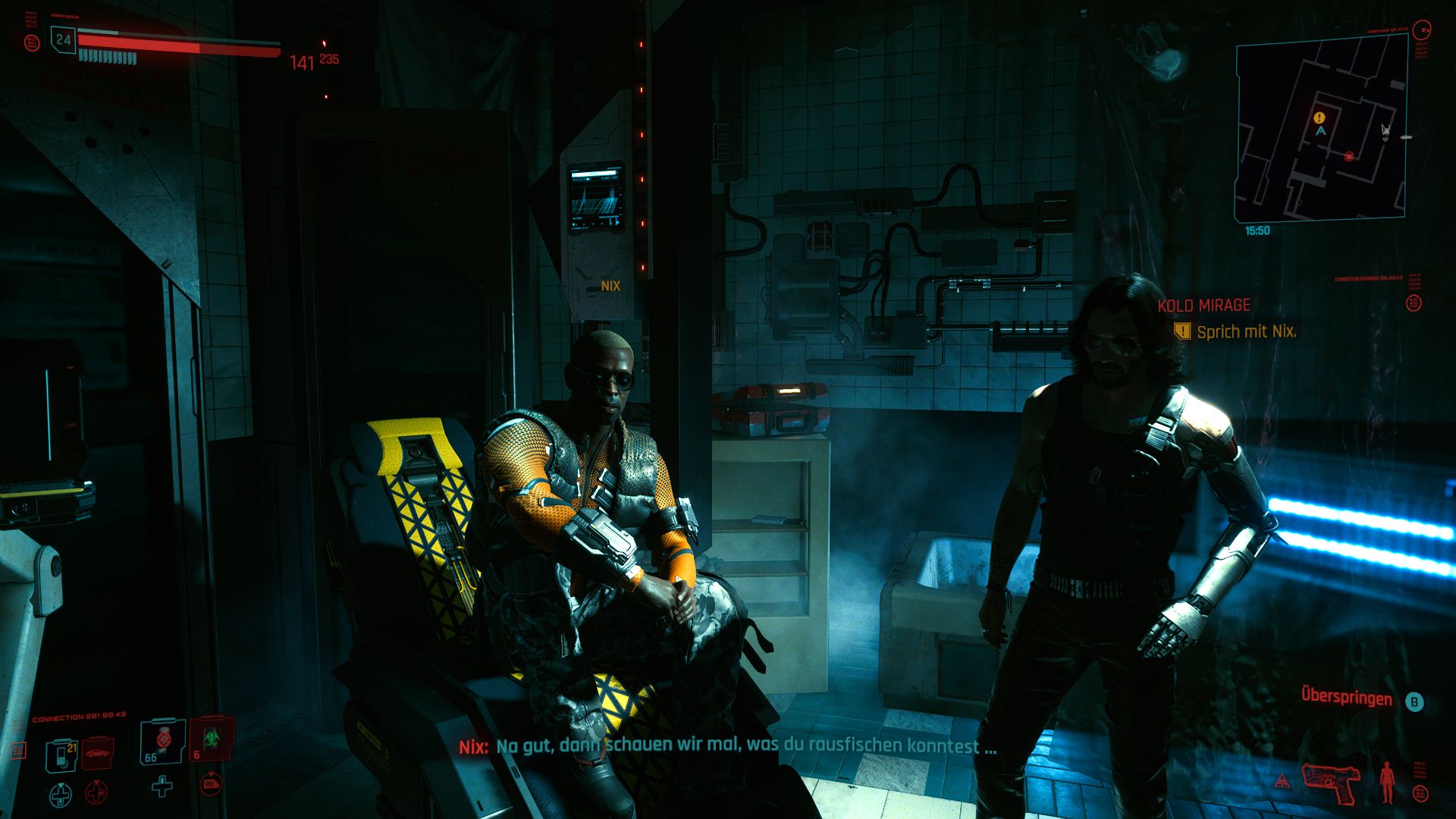The image size is (1456, 819).
Task: Toggle the blue crosshair quick-slot icon
Action: [61, 793]
